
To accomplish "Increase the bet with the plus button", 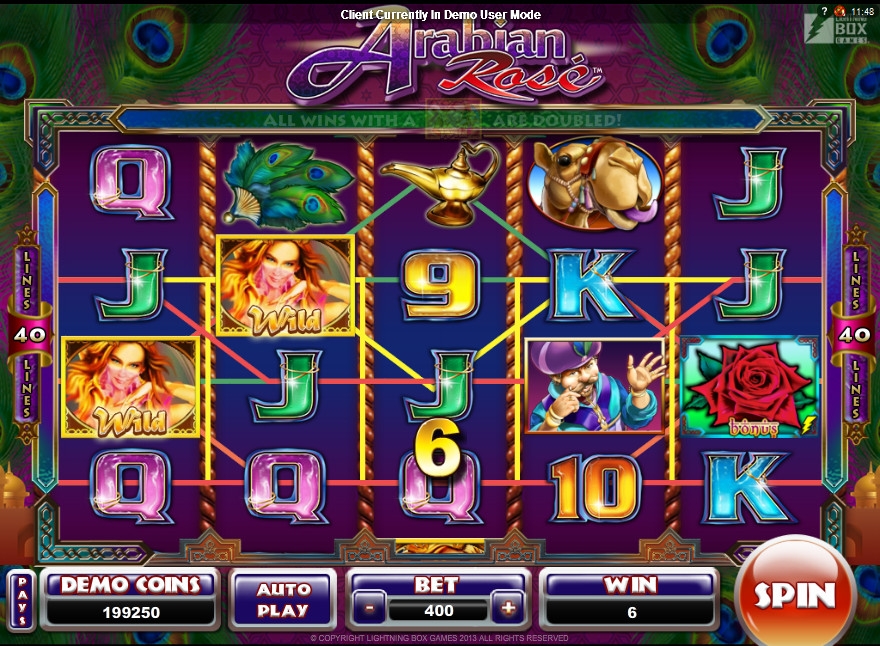I will [x=508, y=609].
